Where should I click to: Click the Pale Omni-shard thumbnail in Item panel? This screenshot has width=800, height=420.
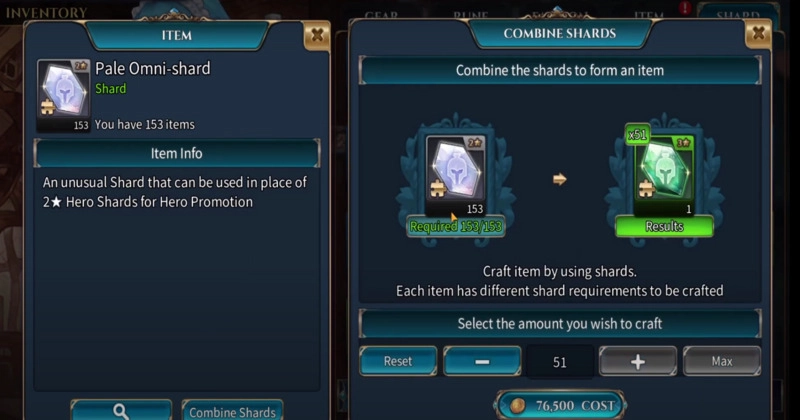(x=63, y=95)
